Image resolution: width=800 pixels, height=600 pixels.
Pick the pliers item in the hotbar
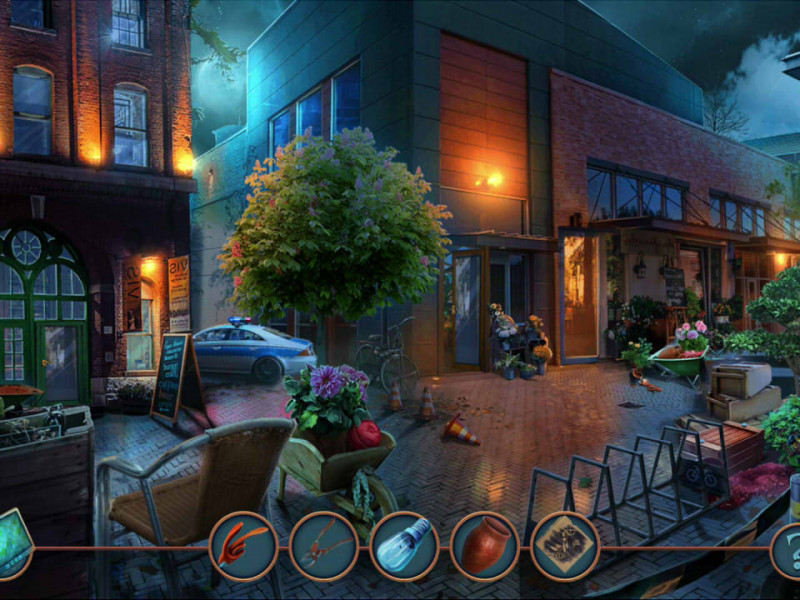click(324, 546)
